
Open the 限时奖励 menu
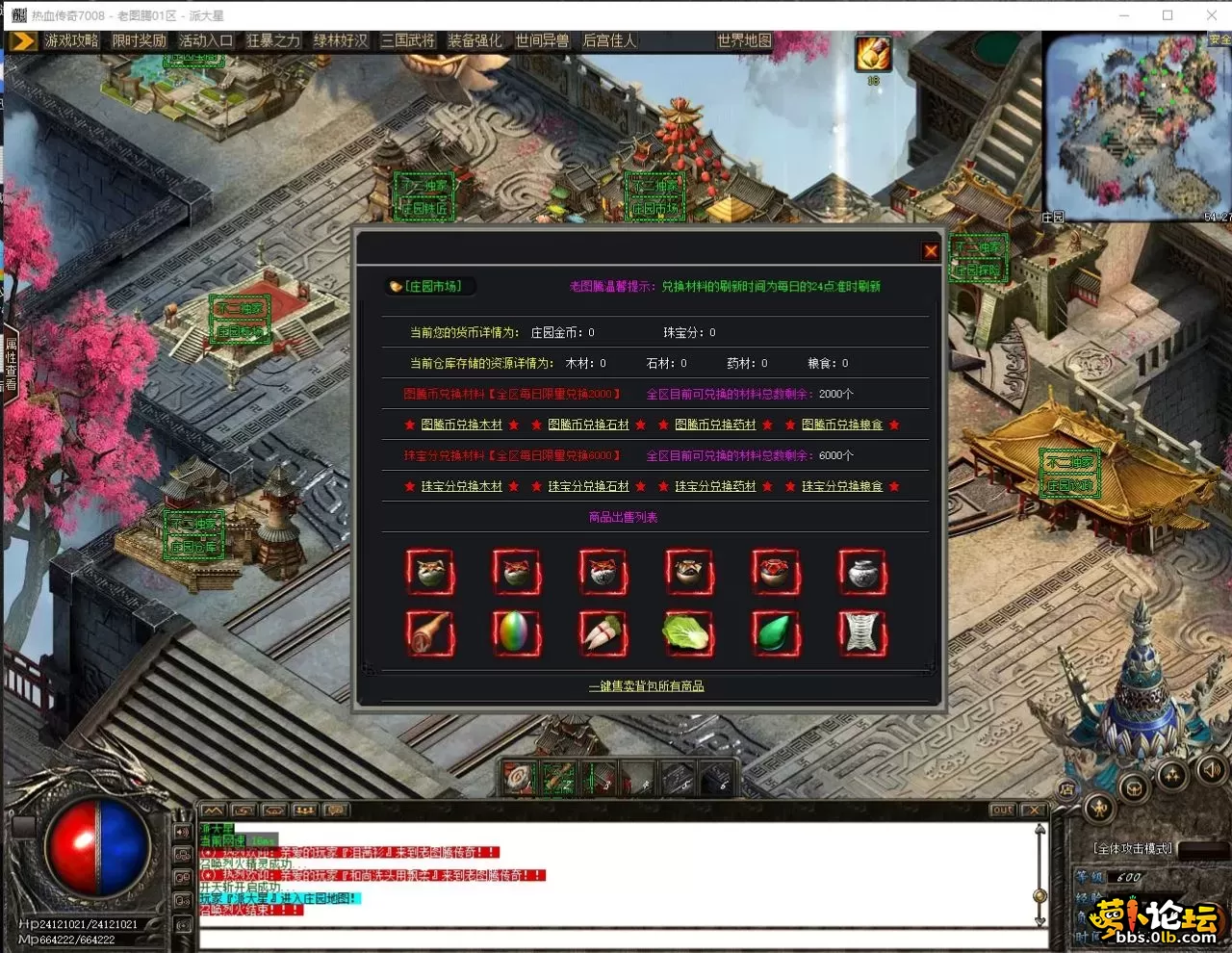pos(139,40)
